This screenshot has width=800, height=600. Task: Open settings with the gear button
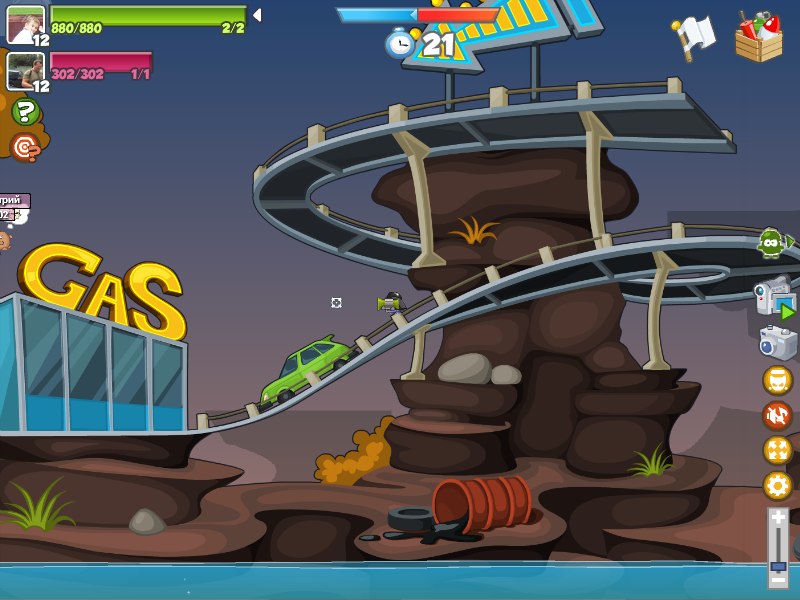point(777,486)
